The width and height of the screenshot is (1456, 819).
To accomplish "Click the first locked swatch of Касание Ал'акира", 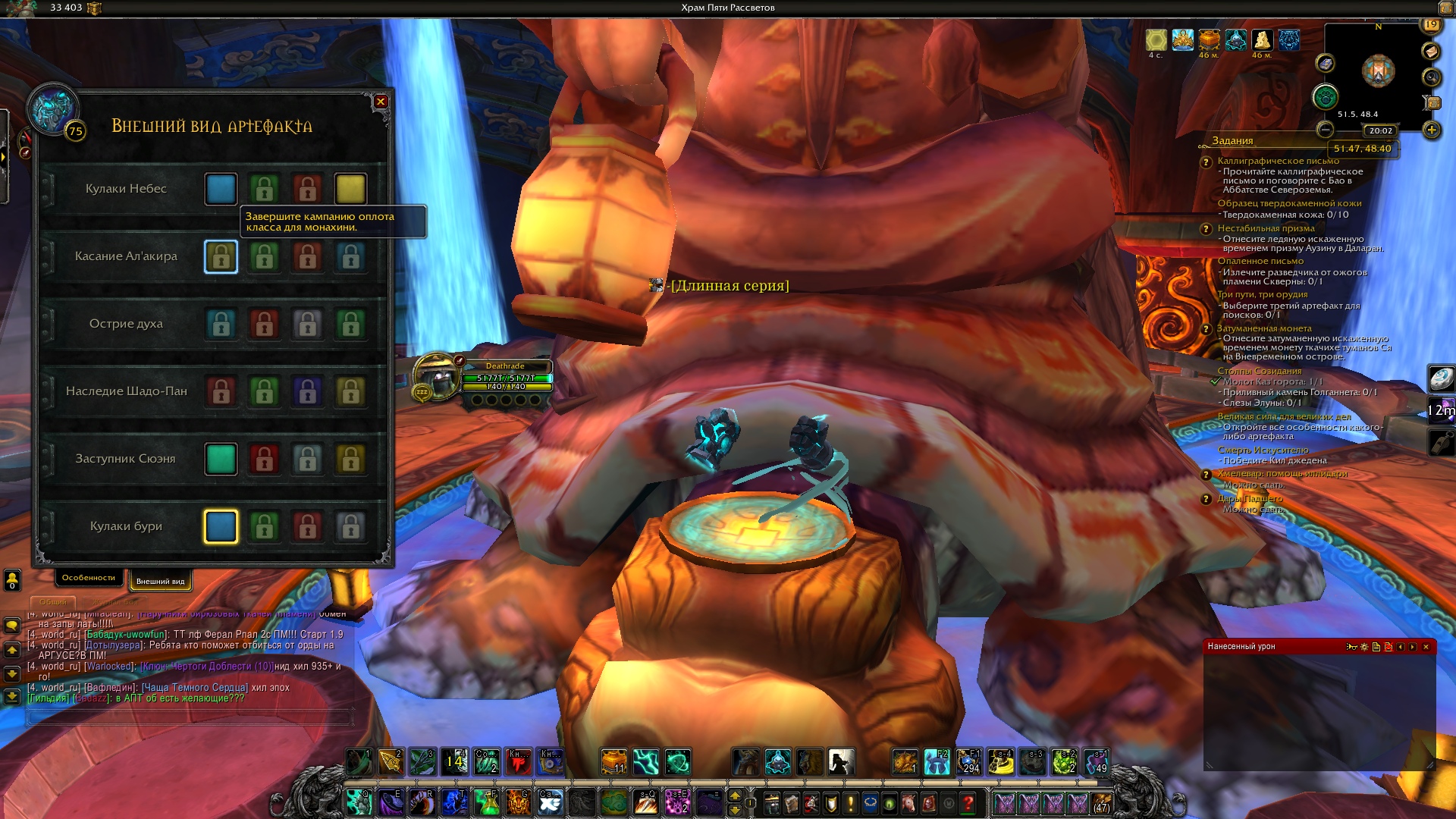I will [221, 257].
